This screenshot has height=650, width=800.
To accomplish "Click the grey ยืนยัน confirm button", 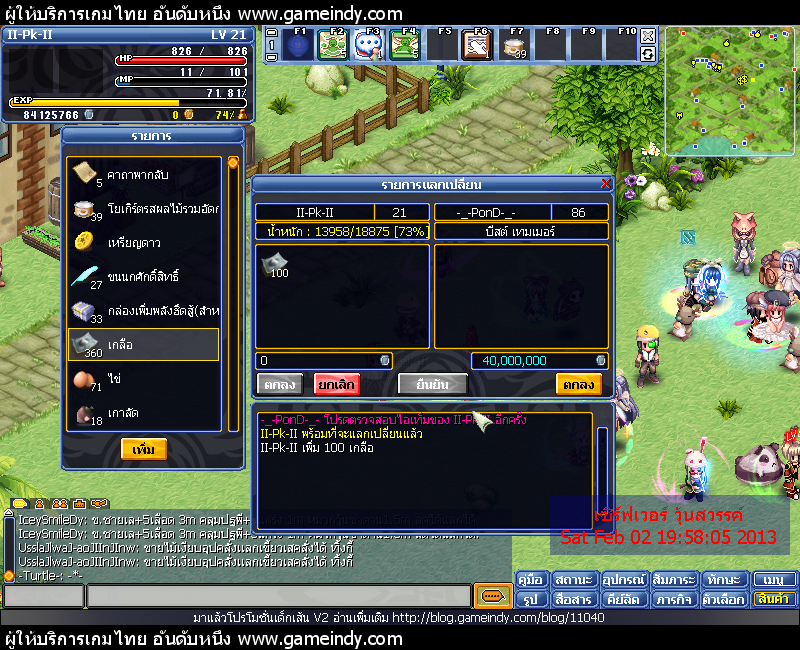I will [432, 384].
